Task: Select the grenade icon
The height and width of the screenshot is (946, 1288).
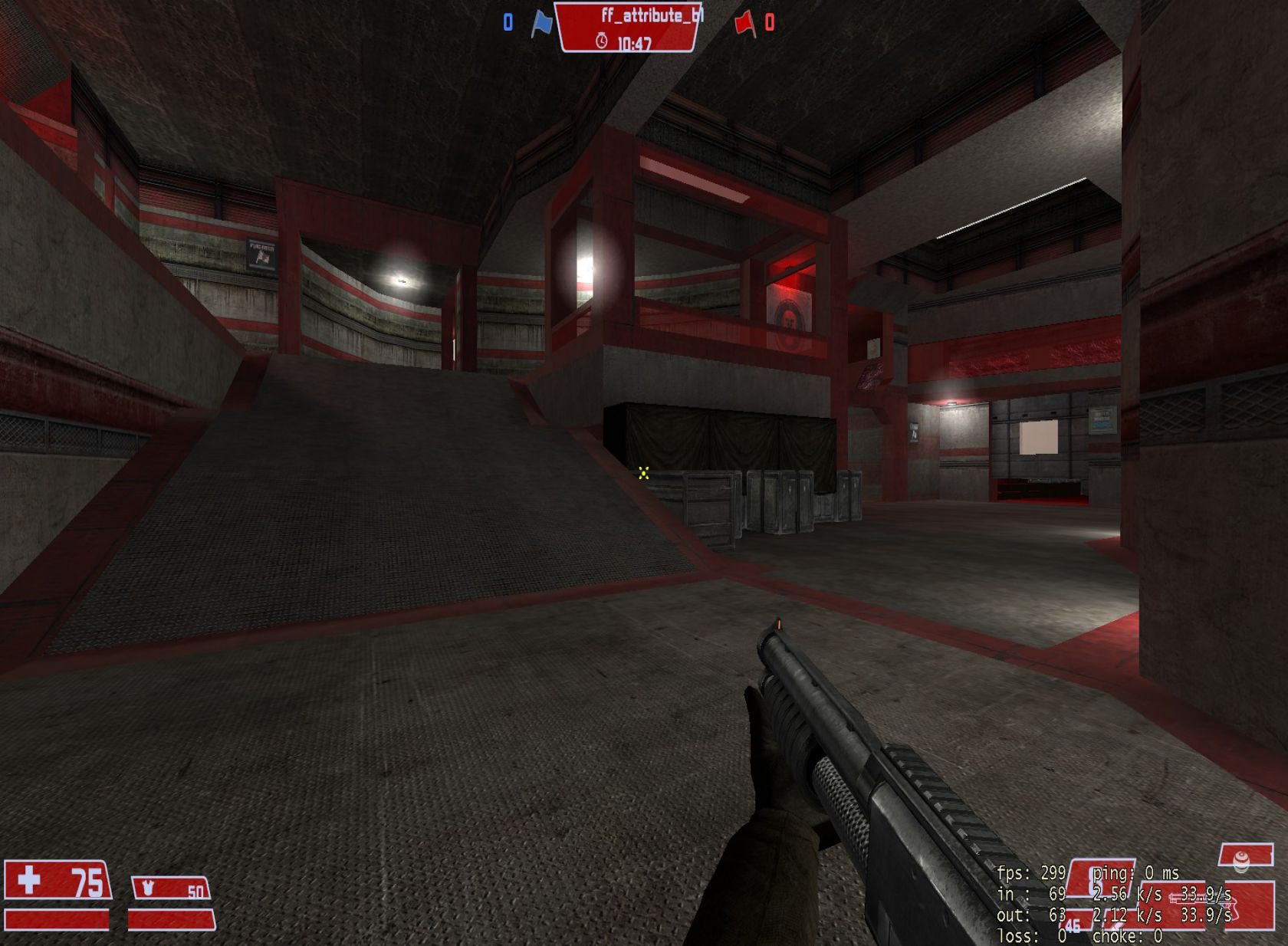Action: [1240, 862]
